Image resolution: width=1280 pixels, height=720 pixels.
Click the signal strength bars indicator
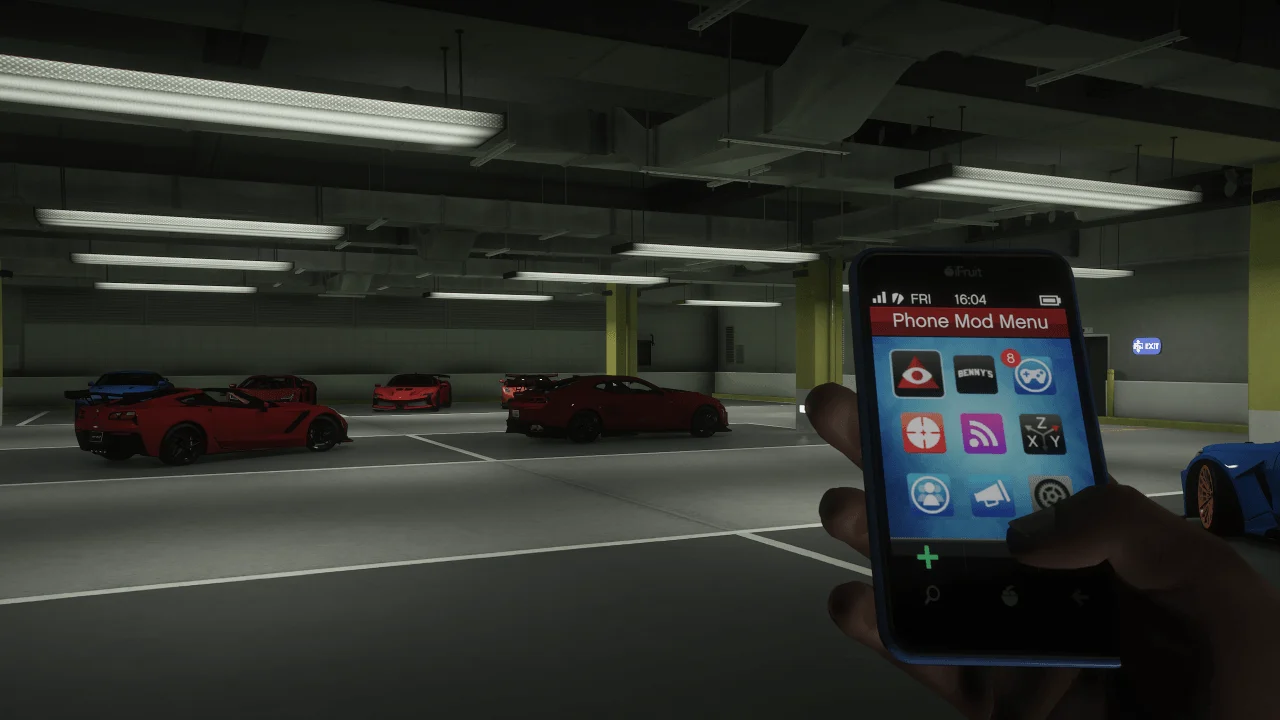pyautogui.click(x=880, y=296)
